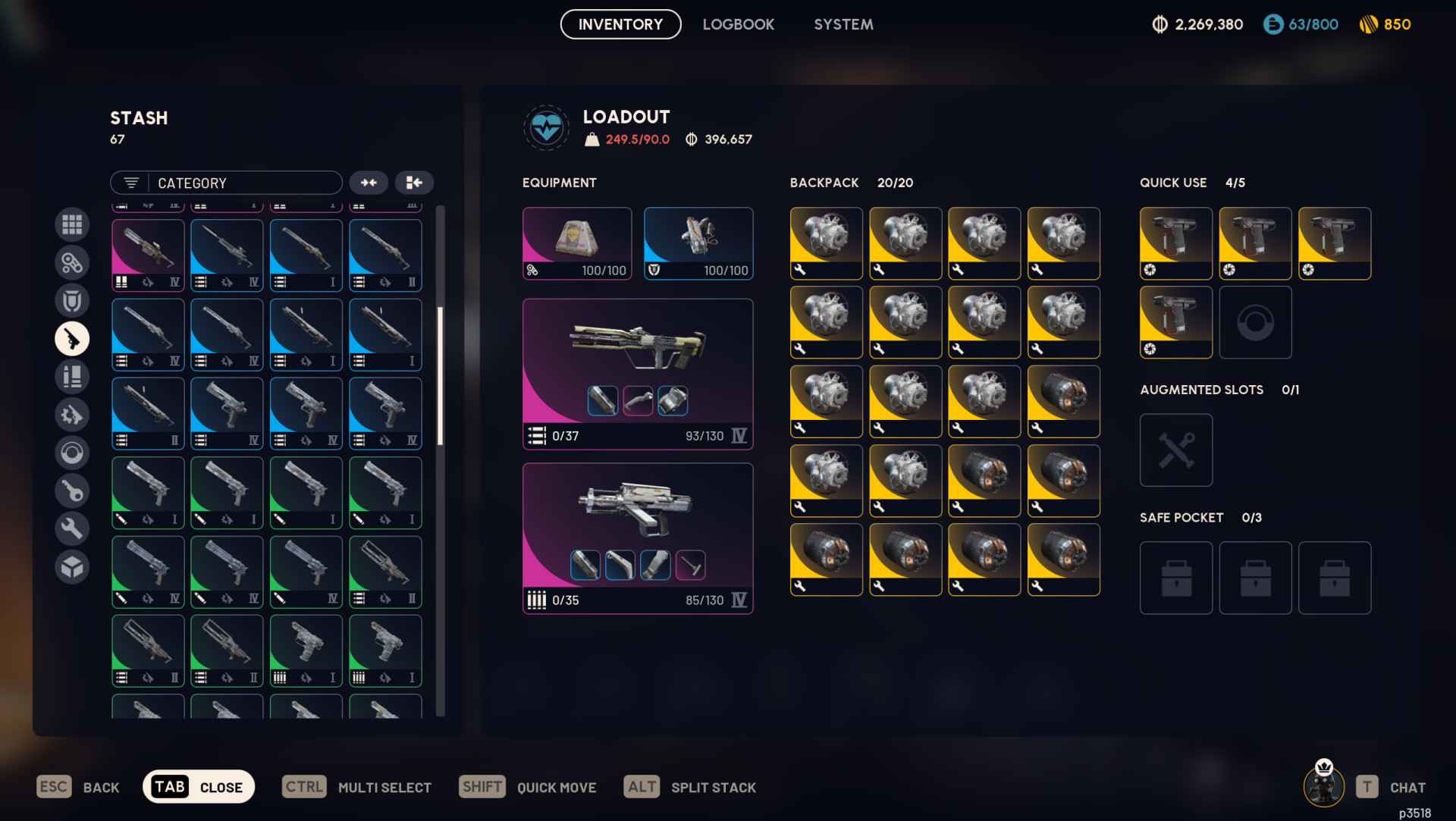This screenshot has width=1456, height=821.
Task: Open the cube miscellaneous category filter
Action: pyautogui.click(x=72, y=566)
